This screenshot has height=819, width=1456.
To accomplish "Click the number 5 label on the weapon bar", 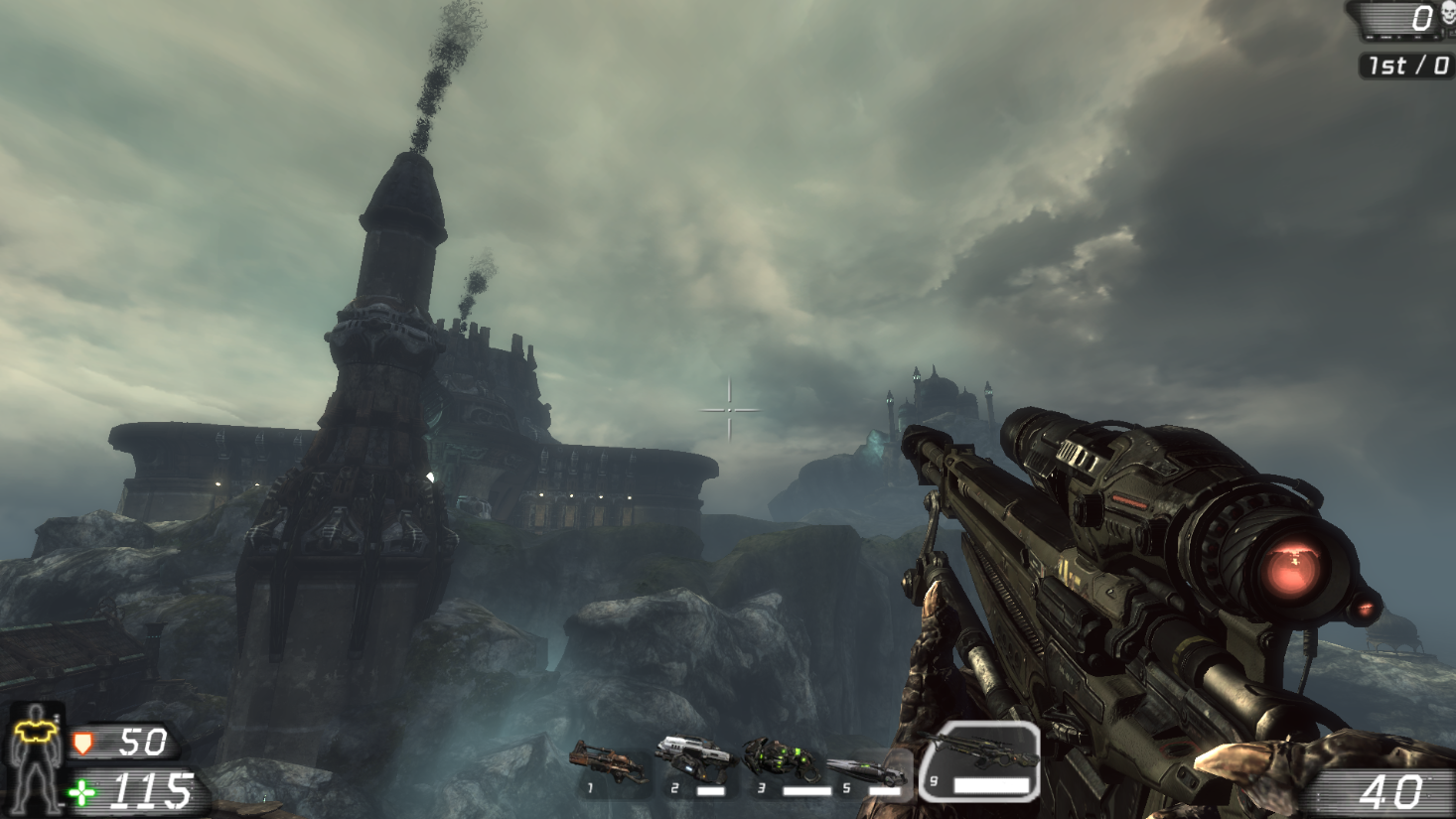I will click(x=846, y=786).
